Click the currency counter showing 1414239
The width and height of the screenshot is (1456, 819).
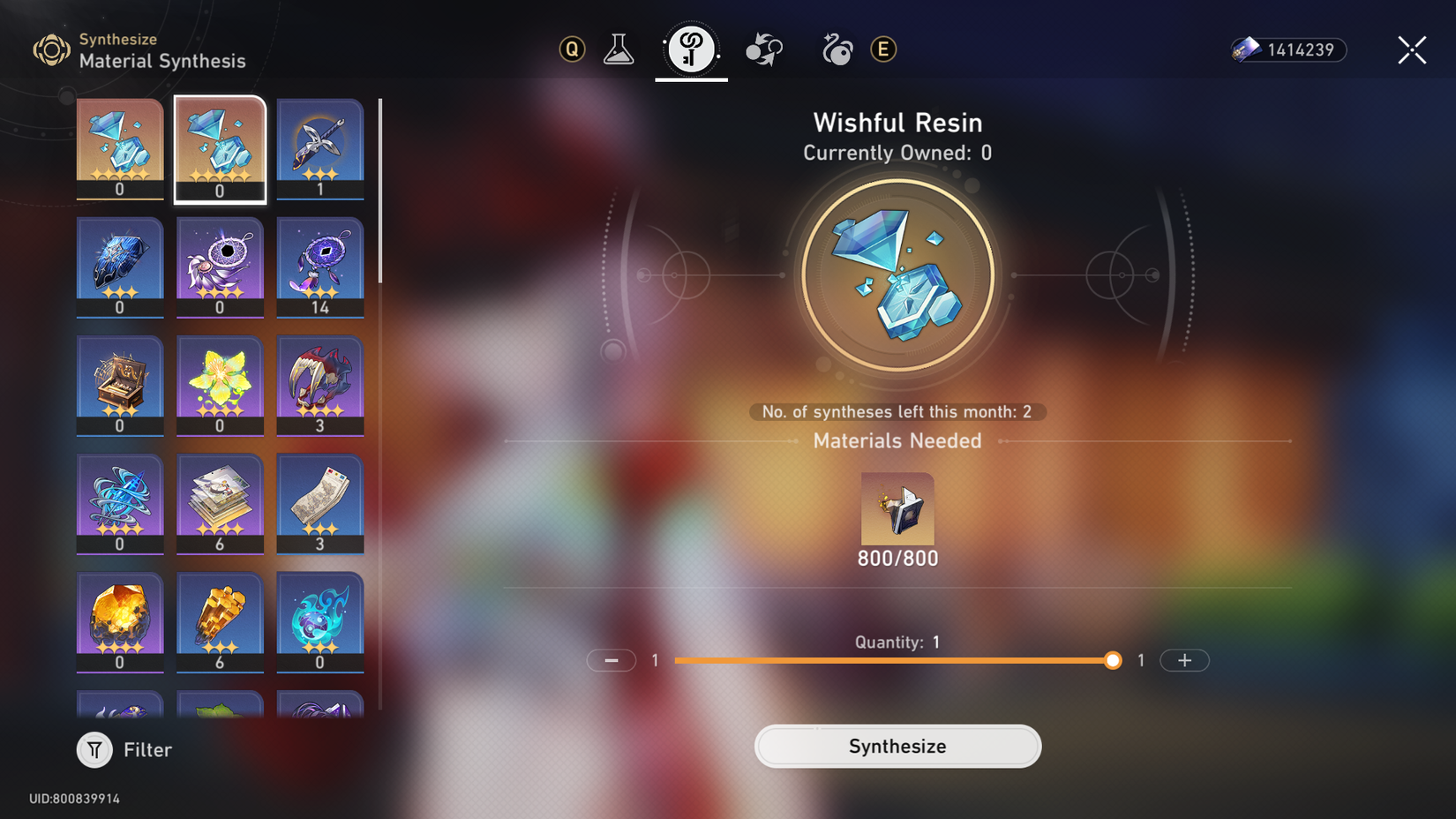tap(1287, 50)
